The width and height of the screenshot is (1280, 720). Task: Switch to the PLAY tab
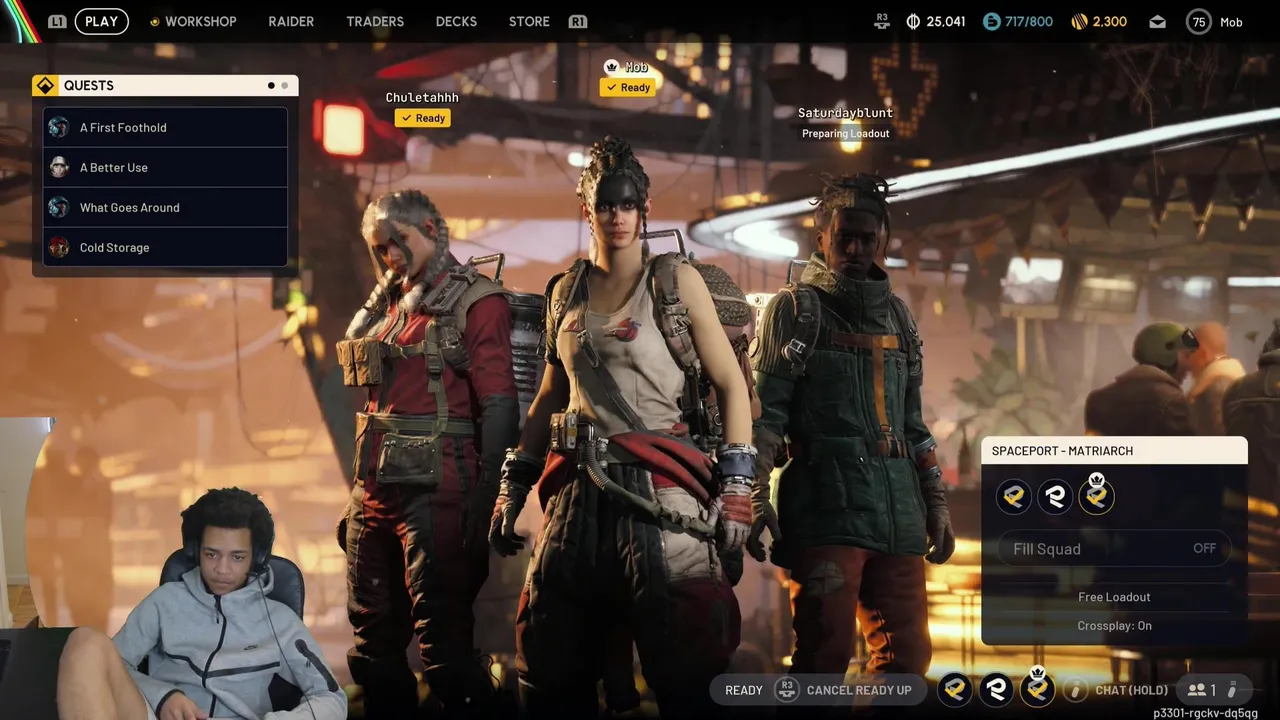tap(101, 21)
